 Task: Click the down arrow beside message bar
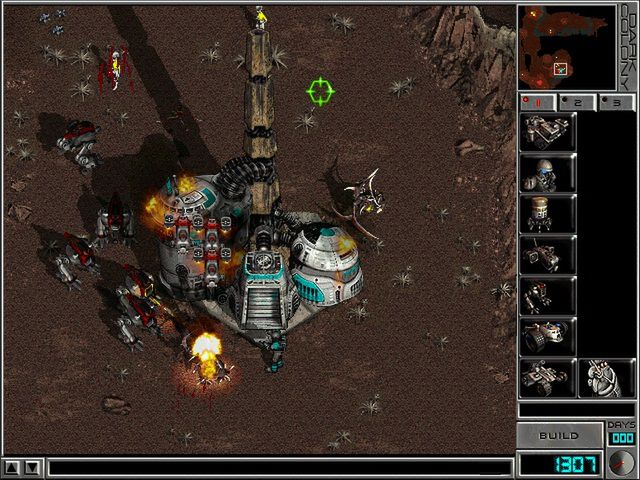point(33,467)
